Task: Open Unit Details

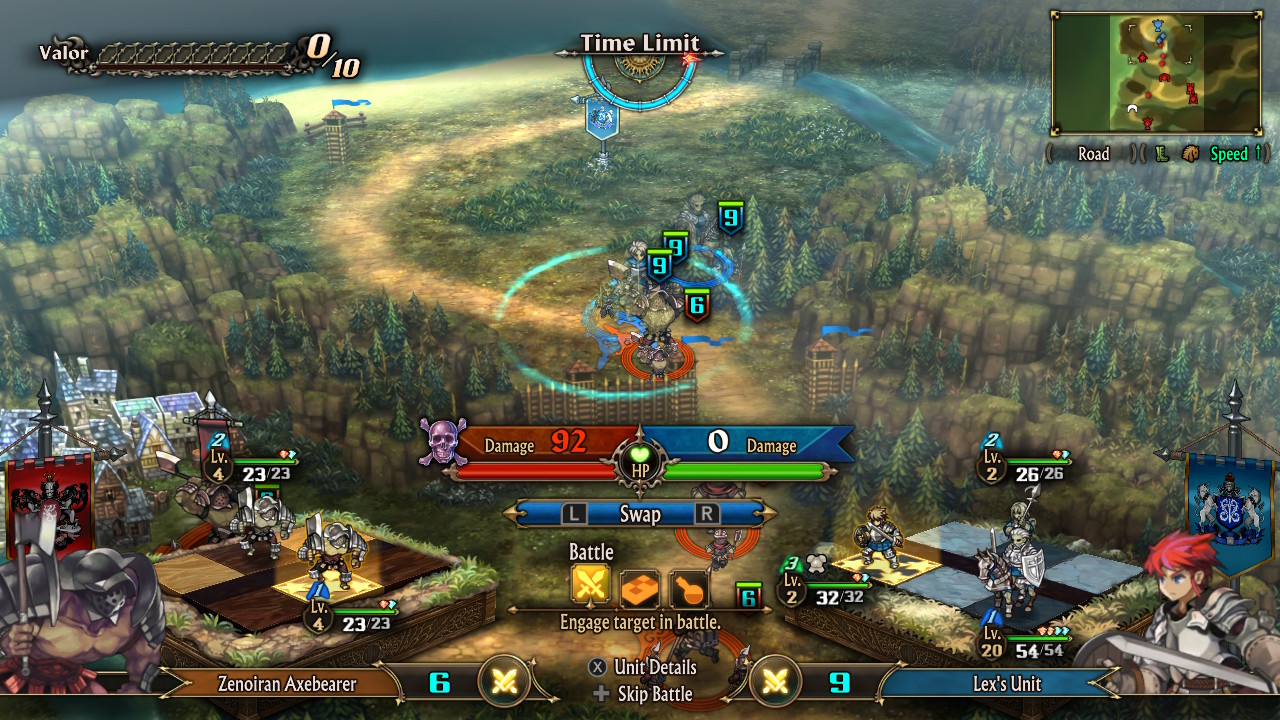Action: (x=644, y=667)
